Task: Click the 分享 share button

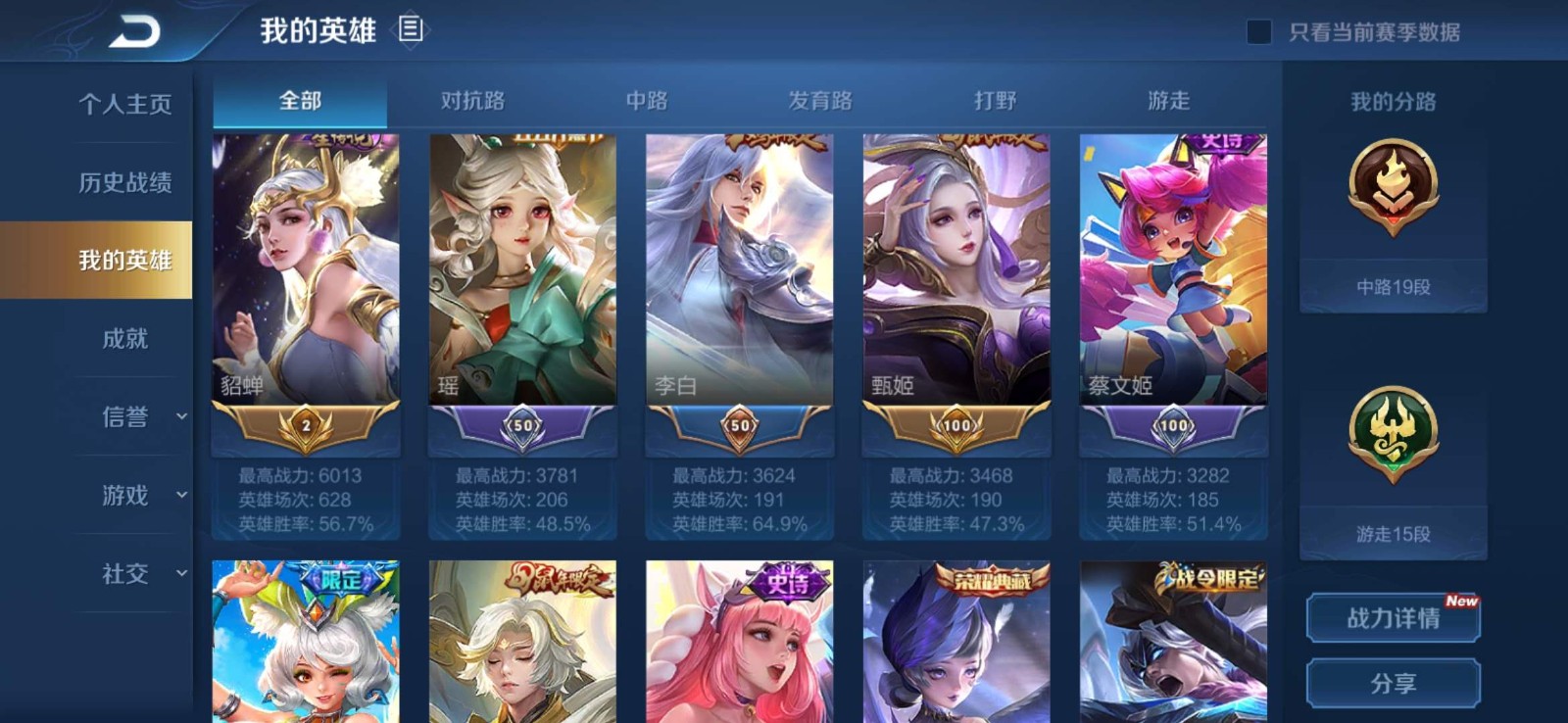Action: [x=1393, y=683]
